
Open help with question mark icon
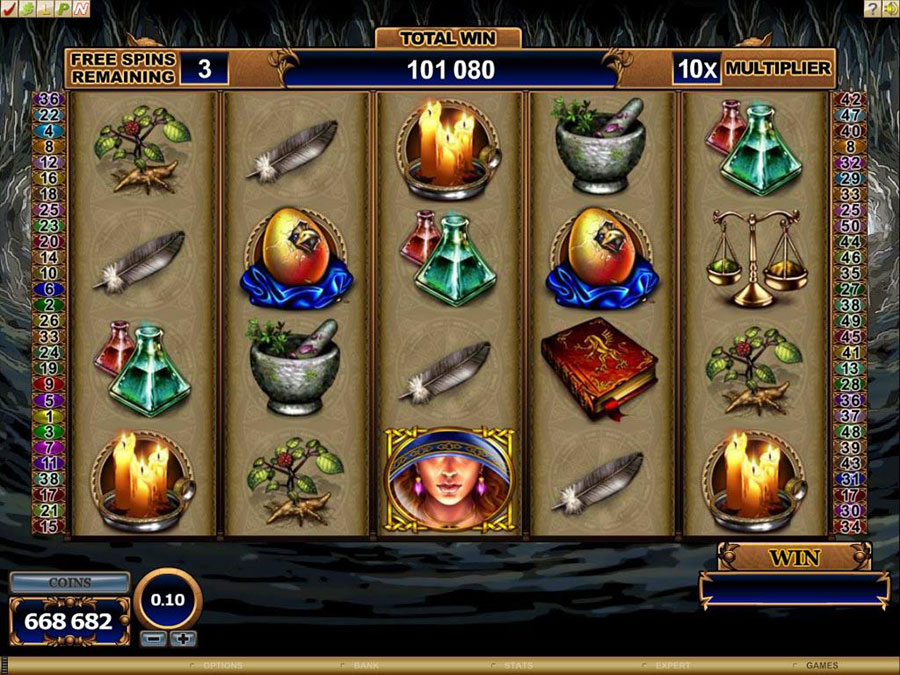(873, 8)
